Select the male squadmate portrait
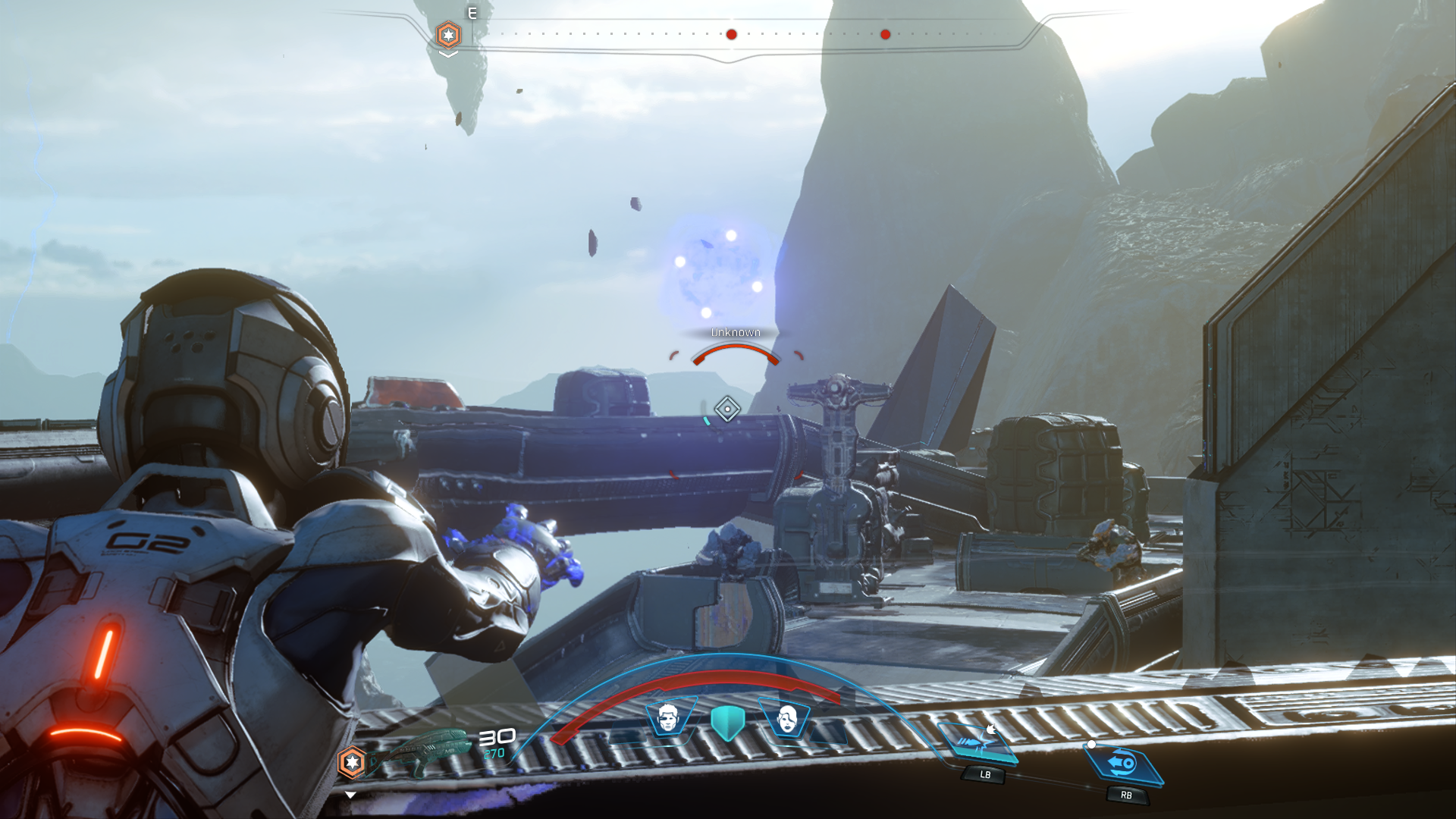This screenshot has height=819, width=1456. [668, 717]
